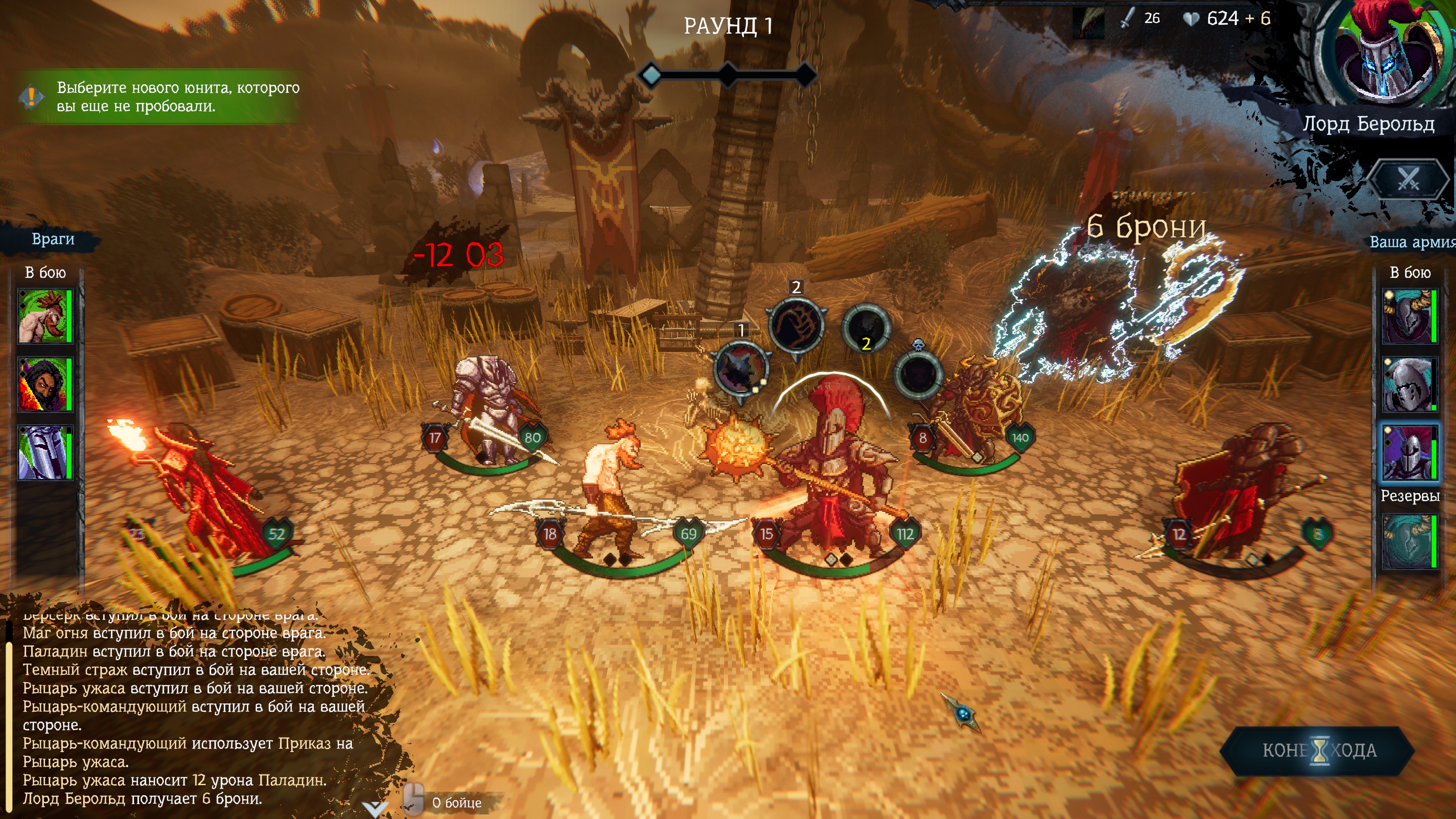This screenshot has height=819, width=1456.
Task: Use the ability icon numbered 1
Action: coord(741,369)
